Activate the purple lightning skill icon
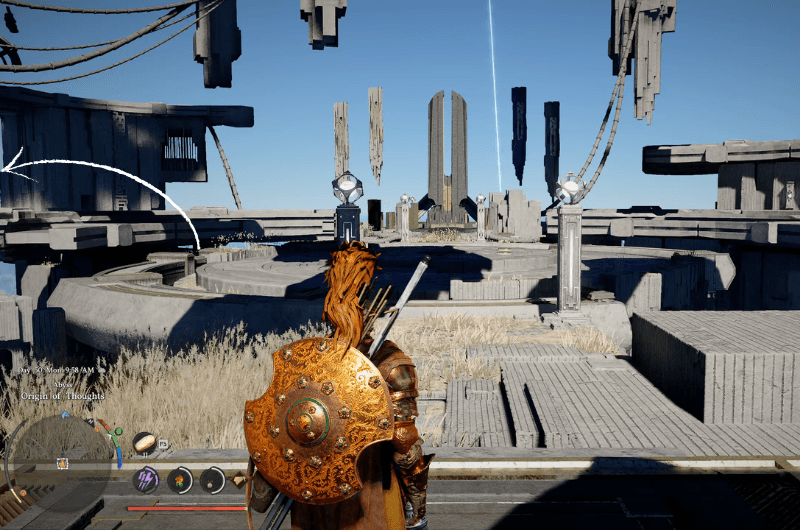The height and width of the screenshot is (530, 800). point(146,480)
